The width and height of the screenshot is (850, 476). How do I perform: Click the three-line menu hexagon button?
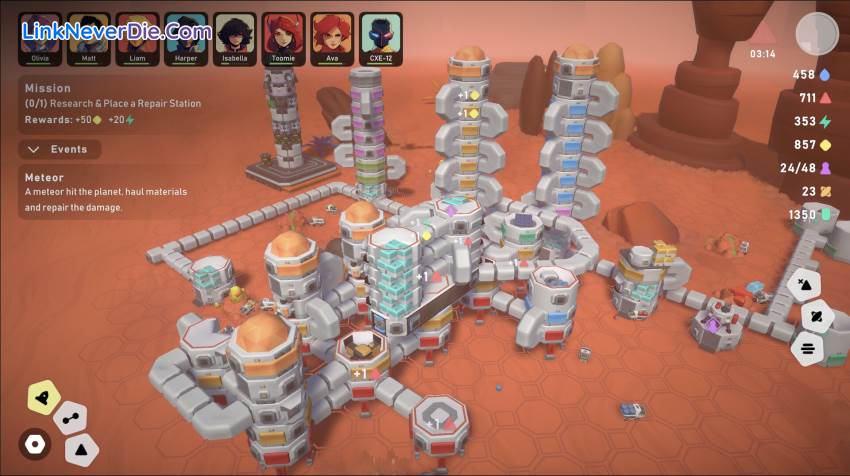[807, 349]
